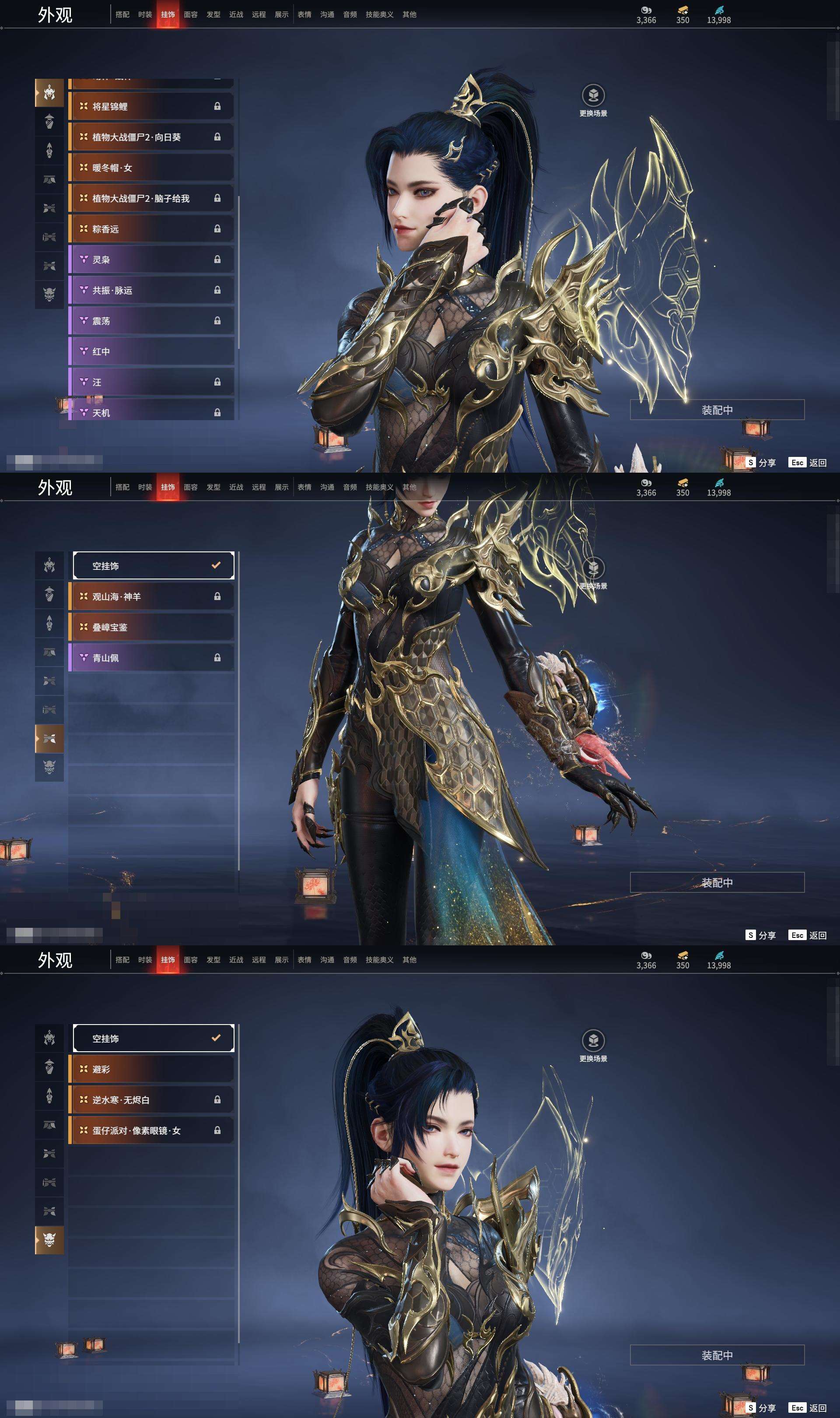Select the 汪 accessory entry
840x1418 pixels.
[150, 382]
